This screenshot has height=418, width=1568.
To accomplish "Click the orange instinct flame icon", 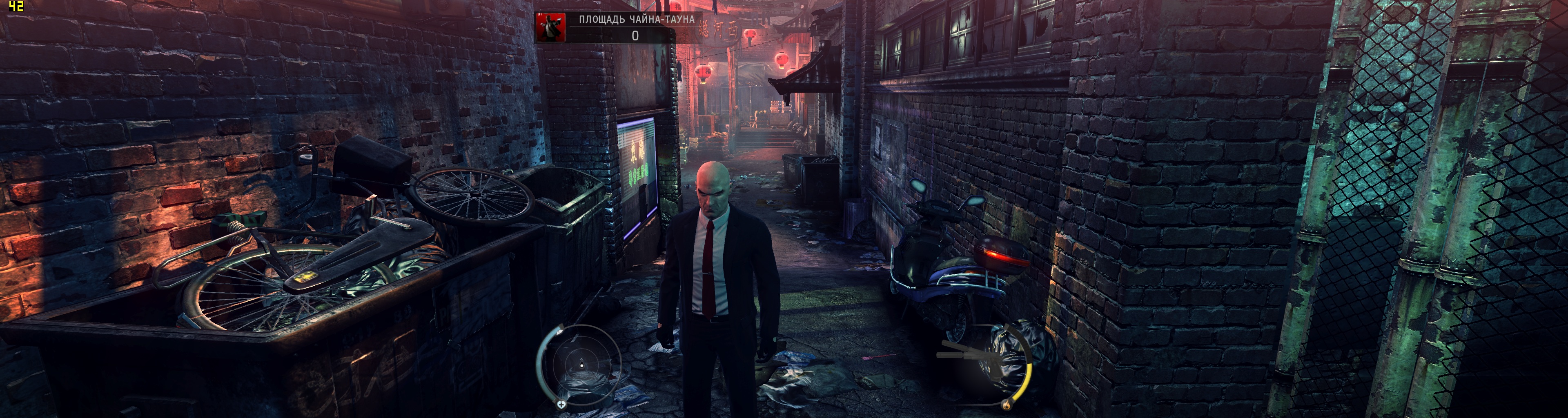I will [1006, 404].
